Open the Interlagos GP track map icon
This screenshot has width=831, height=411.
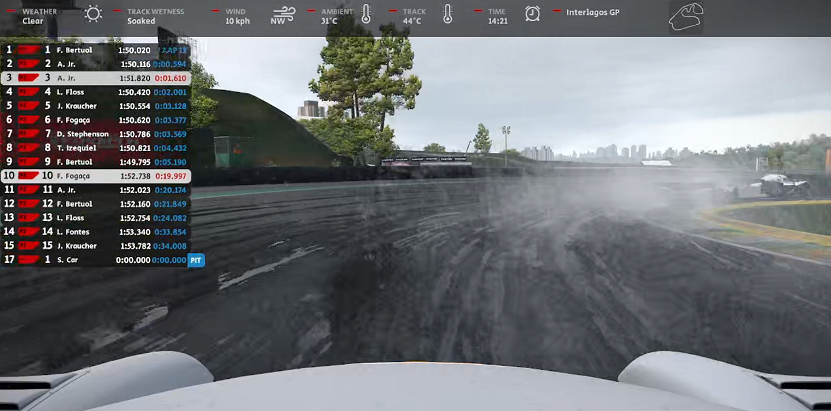pyautogui.click(x=685, y=17)
